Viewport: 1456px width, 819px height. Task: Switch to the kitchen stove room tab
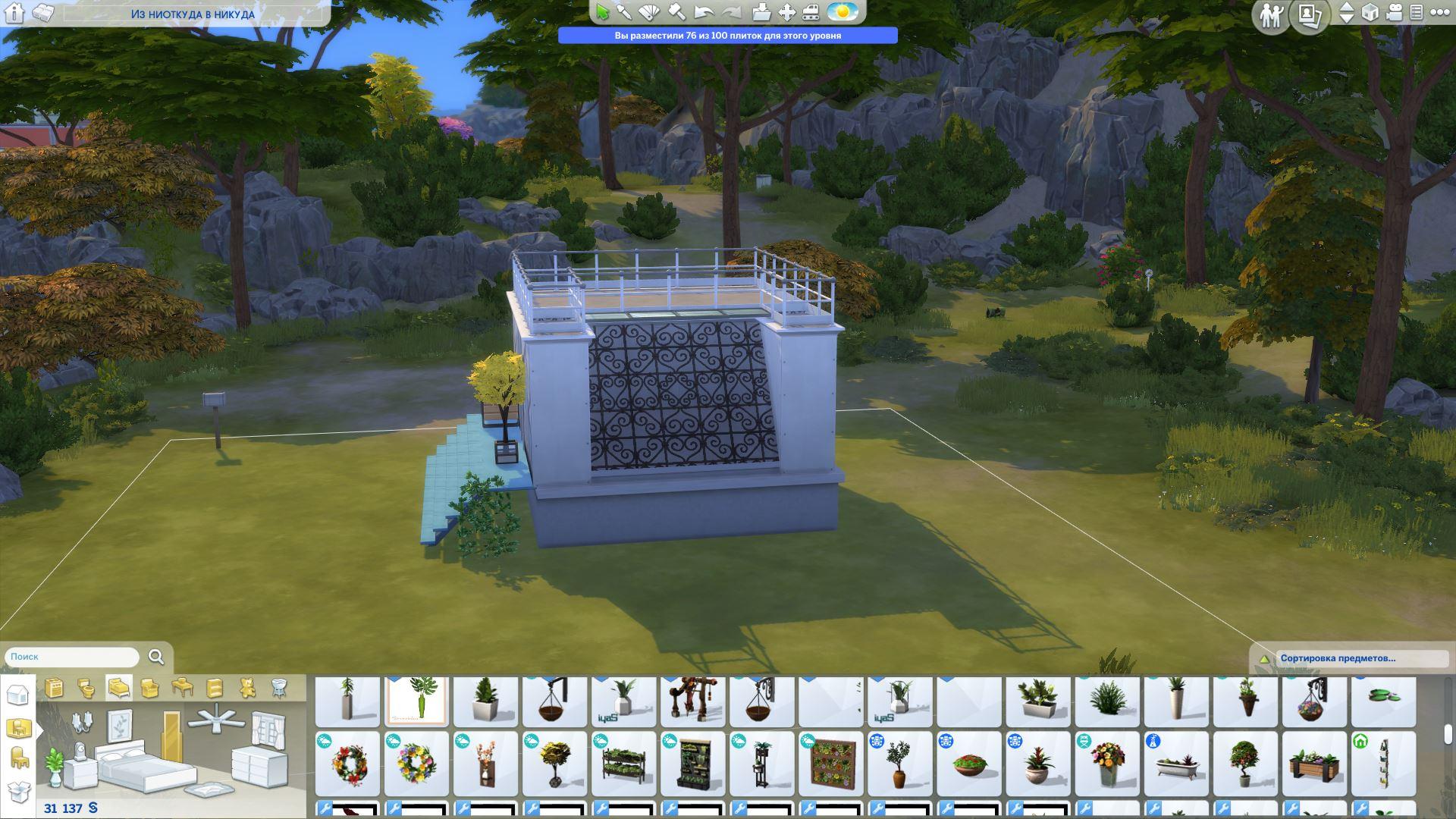(54, 688)
